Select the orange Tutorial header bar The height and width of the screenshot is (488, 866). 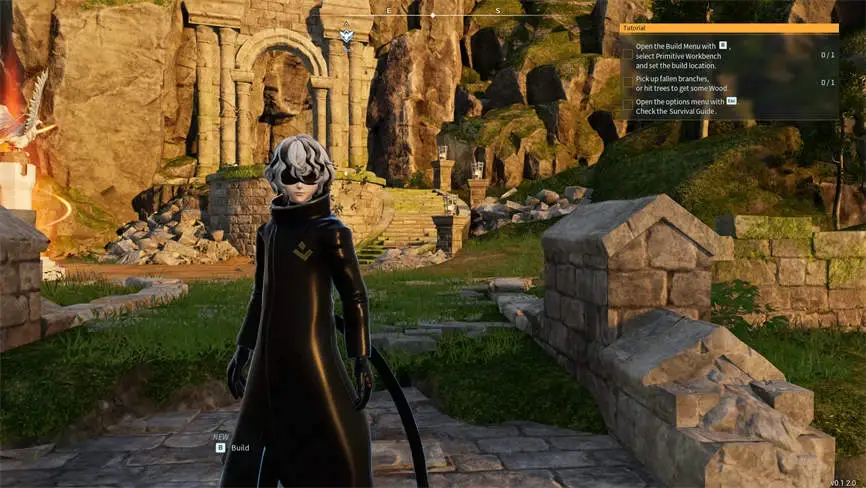[729, 29]
